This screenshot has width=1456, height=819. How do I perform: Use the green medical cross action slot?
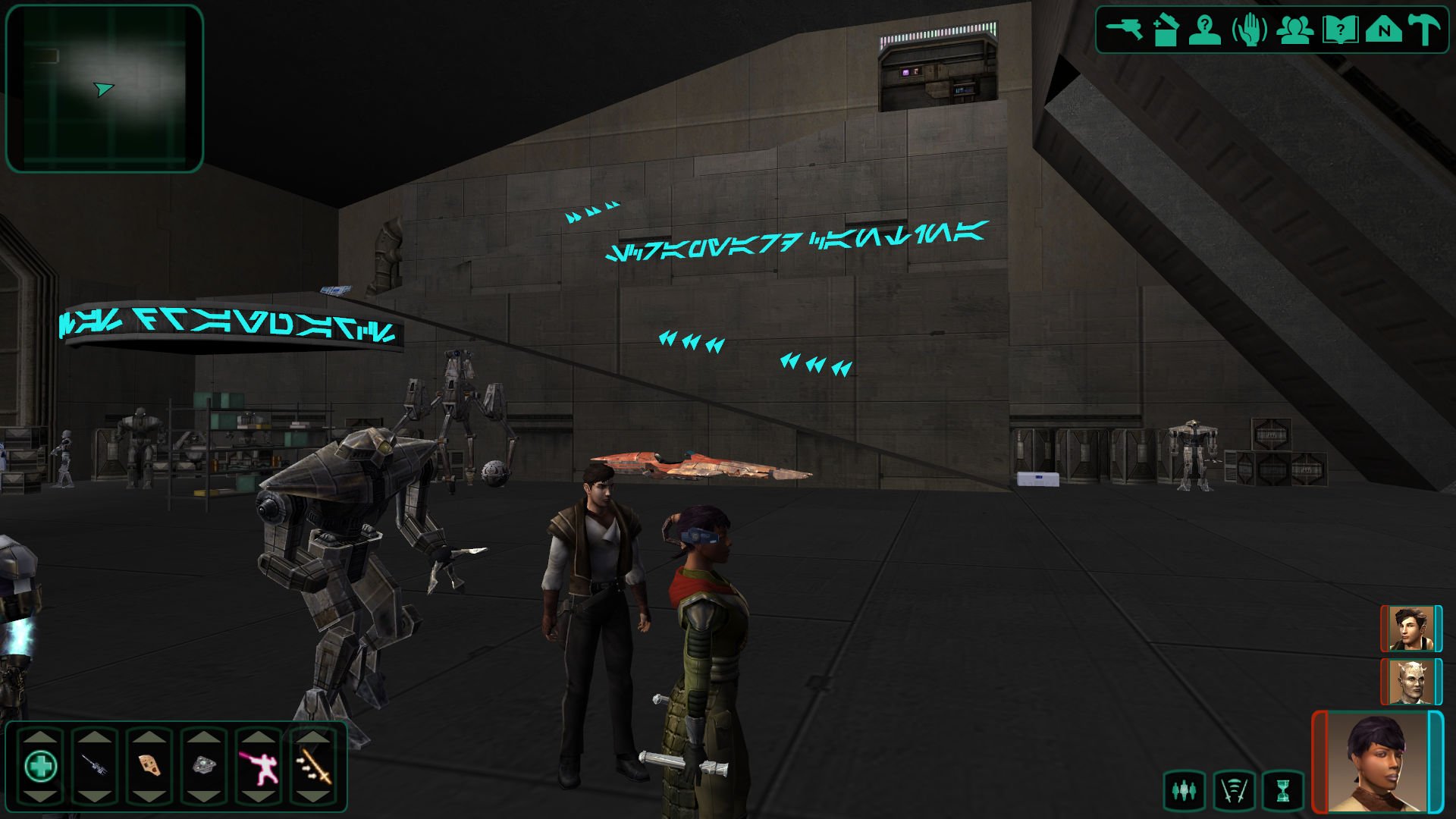(40, 766)
